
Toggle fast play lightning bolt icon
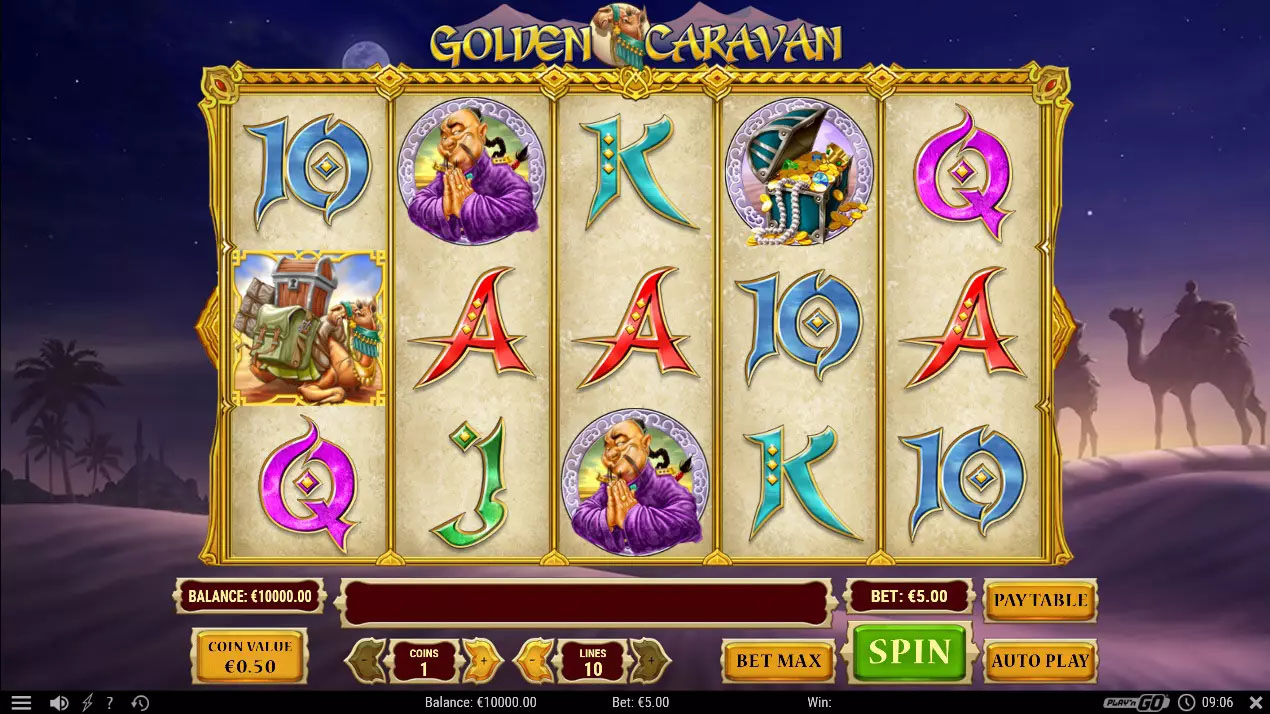[x=87, y=703]
